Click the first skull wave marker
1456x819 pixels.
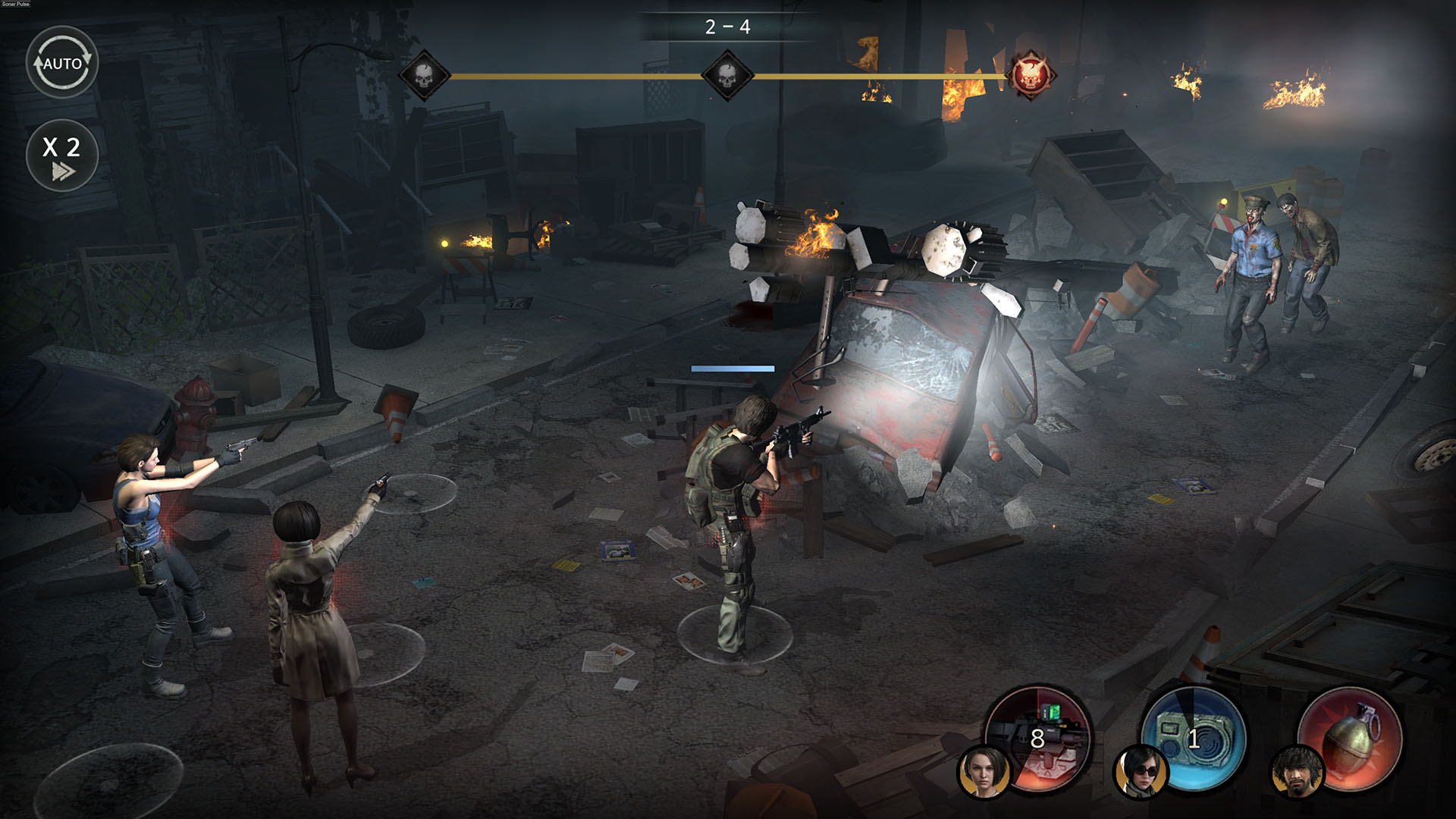[x=424, y=76]
